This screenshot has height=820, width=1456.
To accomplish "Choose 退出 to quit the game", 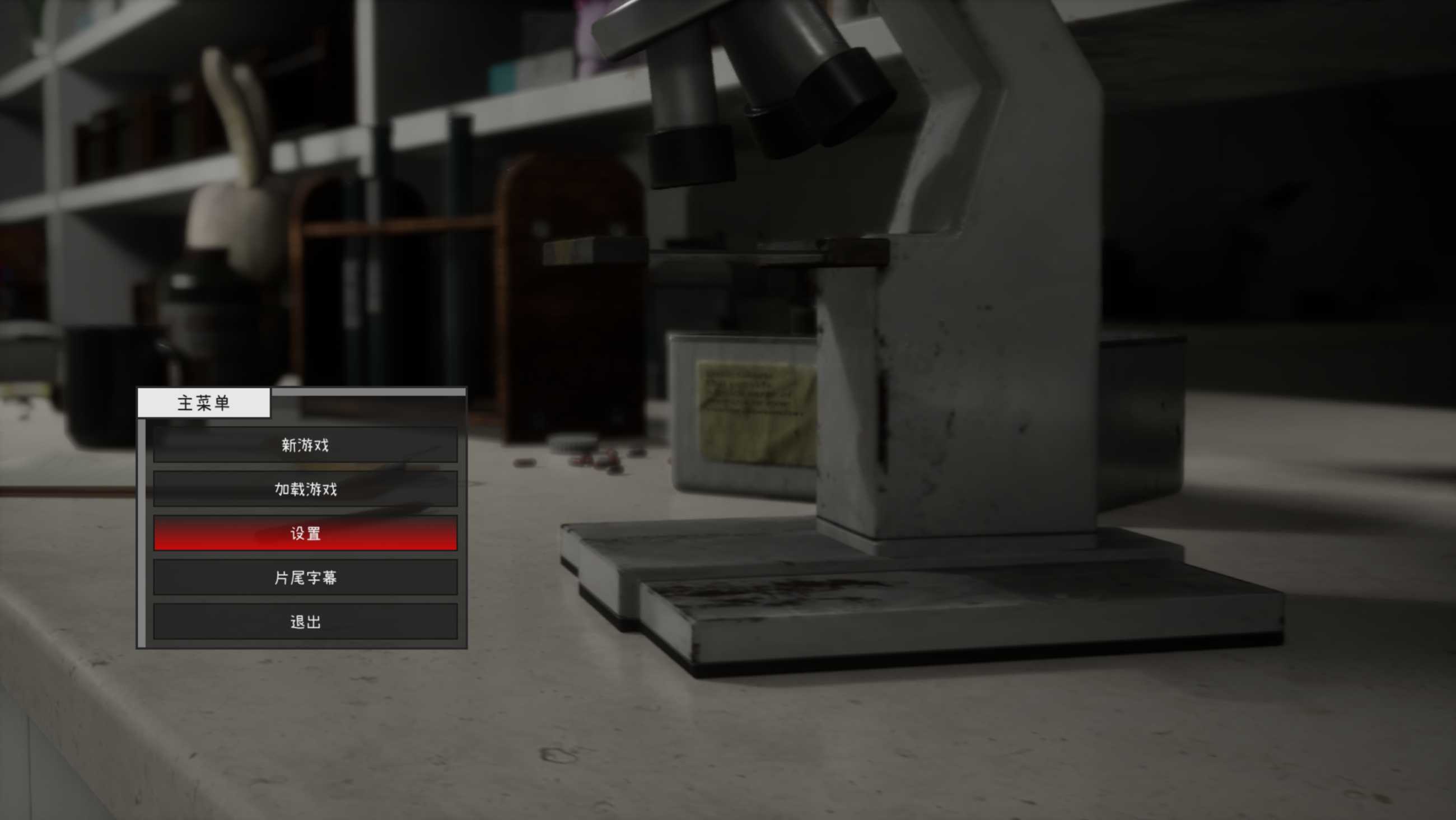I will (x=305, y=622).
